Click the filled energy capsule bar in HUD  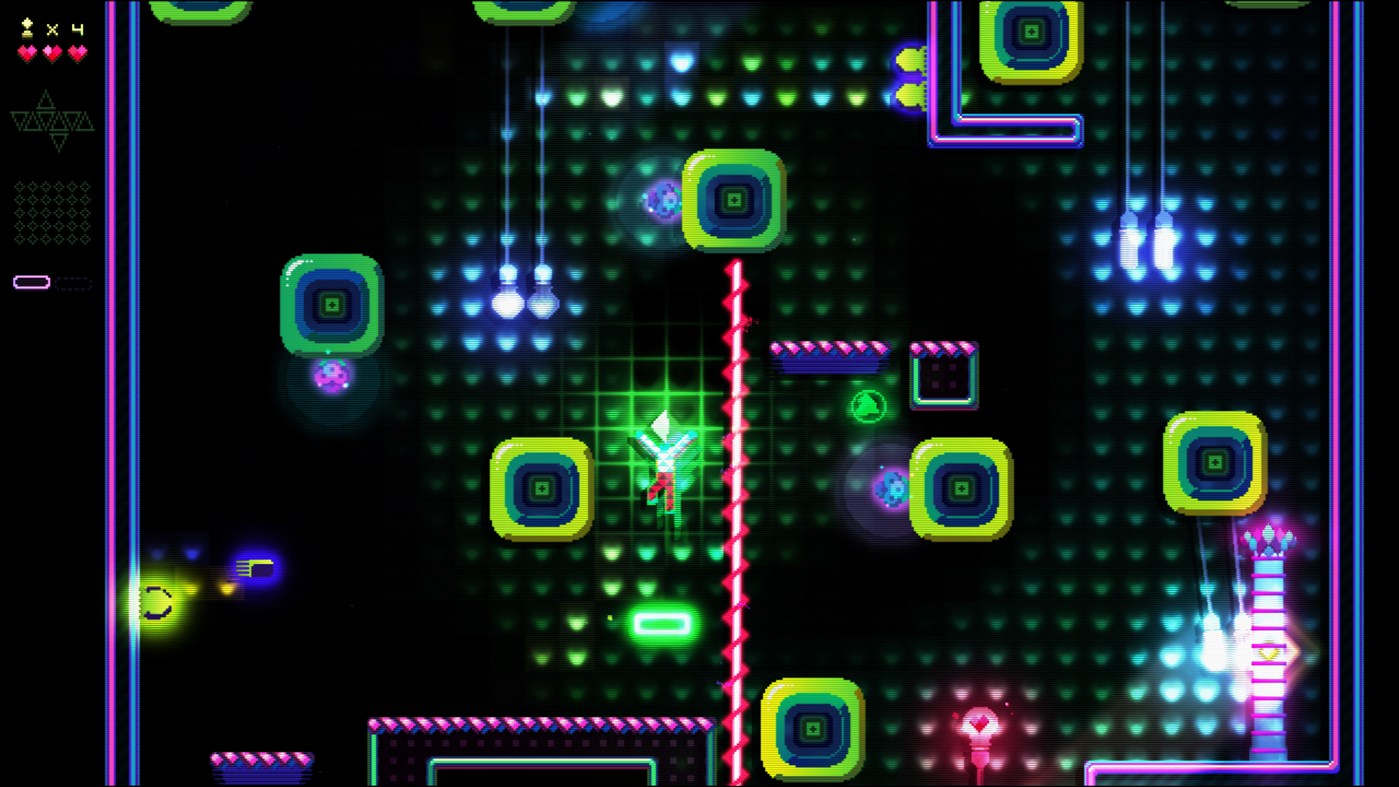point(31,280)
